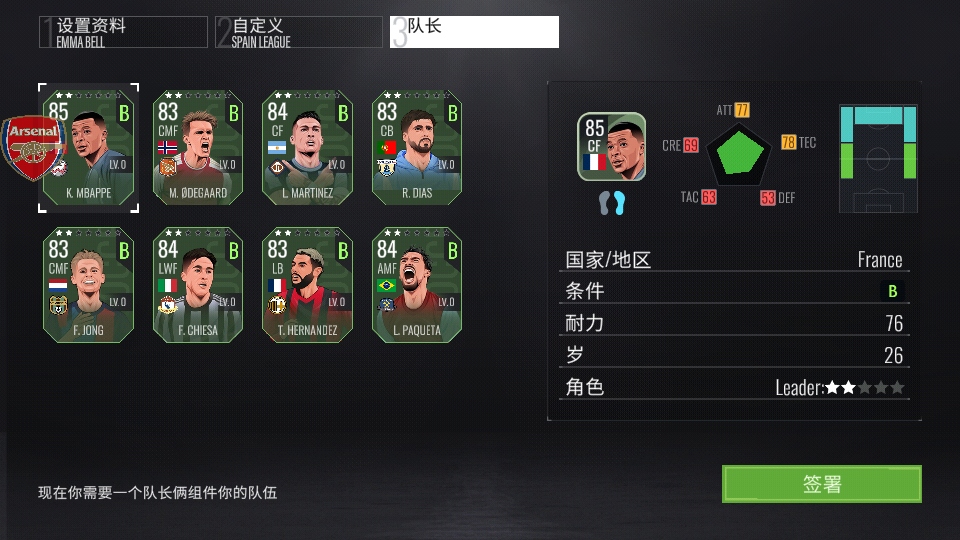The width and height of the screenshot is (960, 540).
Task: Select the R. Dias card
Action: point(417,146)
